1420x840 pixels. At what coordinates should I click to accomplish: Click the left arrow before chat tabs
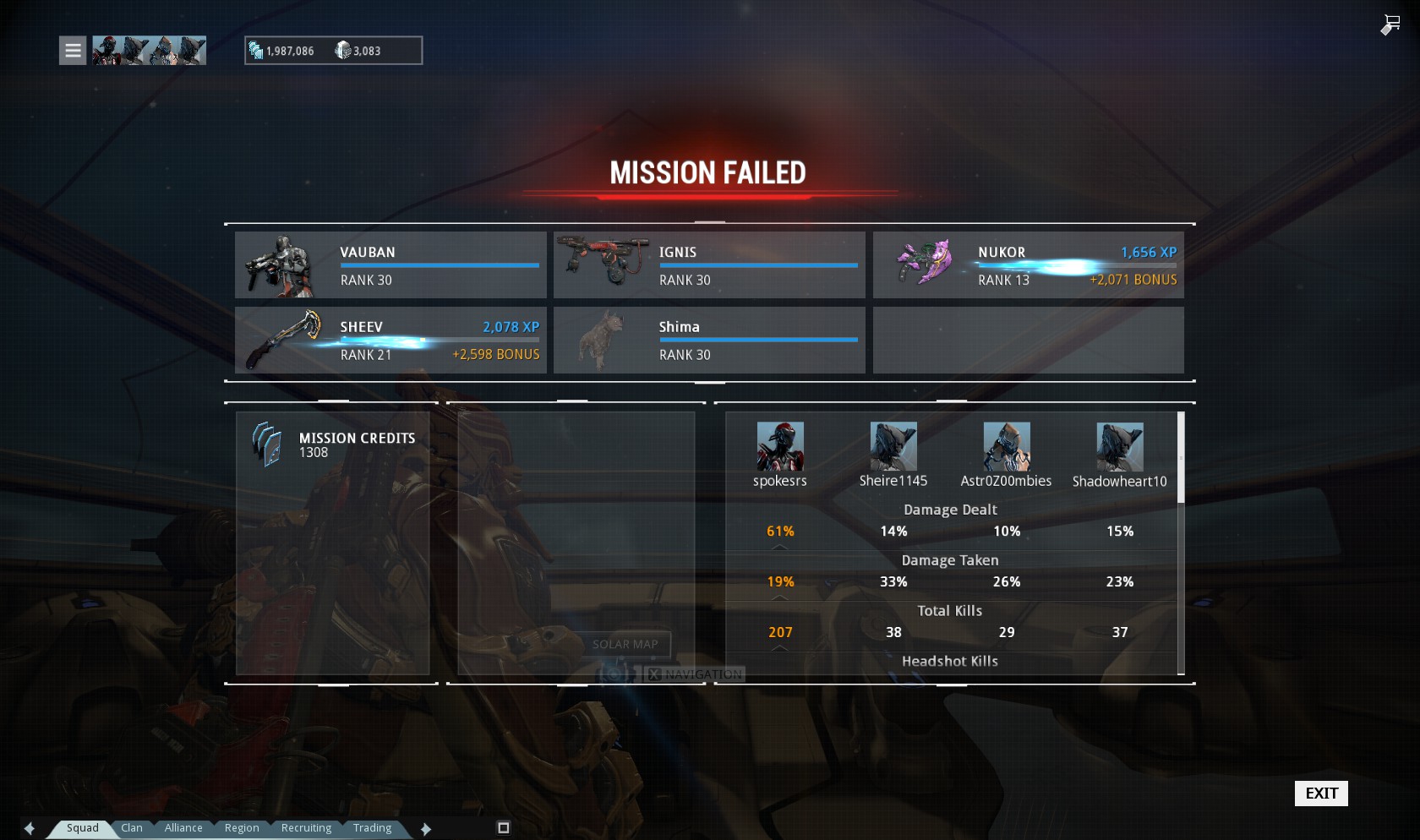[30, 829]
